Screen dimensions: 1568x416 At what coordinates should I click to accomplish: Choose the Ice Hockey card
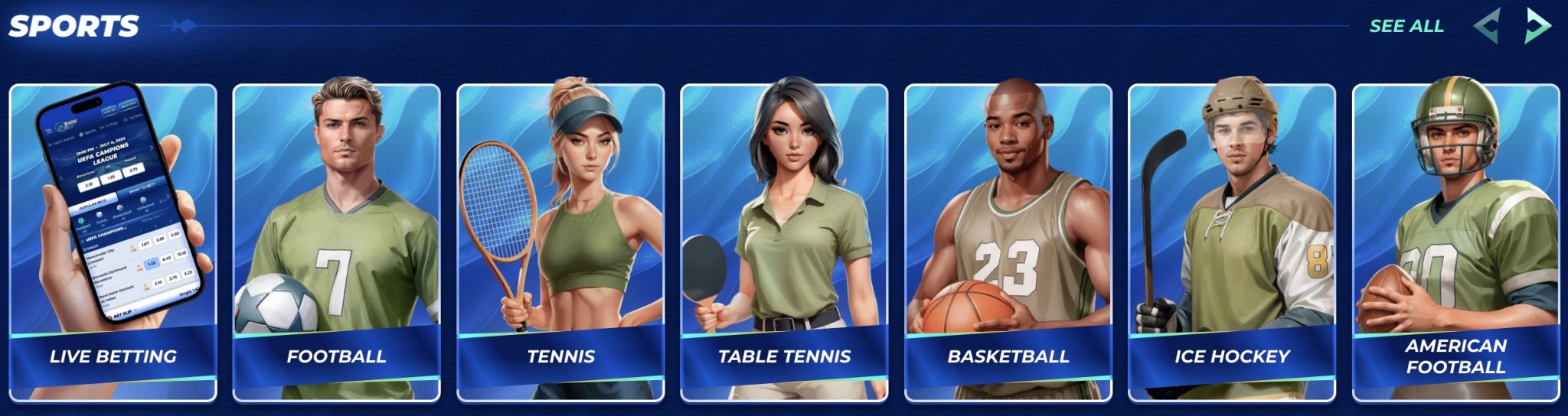[x=1232, y=243]
